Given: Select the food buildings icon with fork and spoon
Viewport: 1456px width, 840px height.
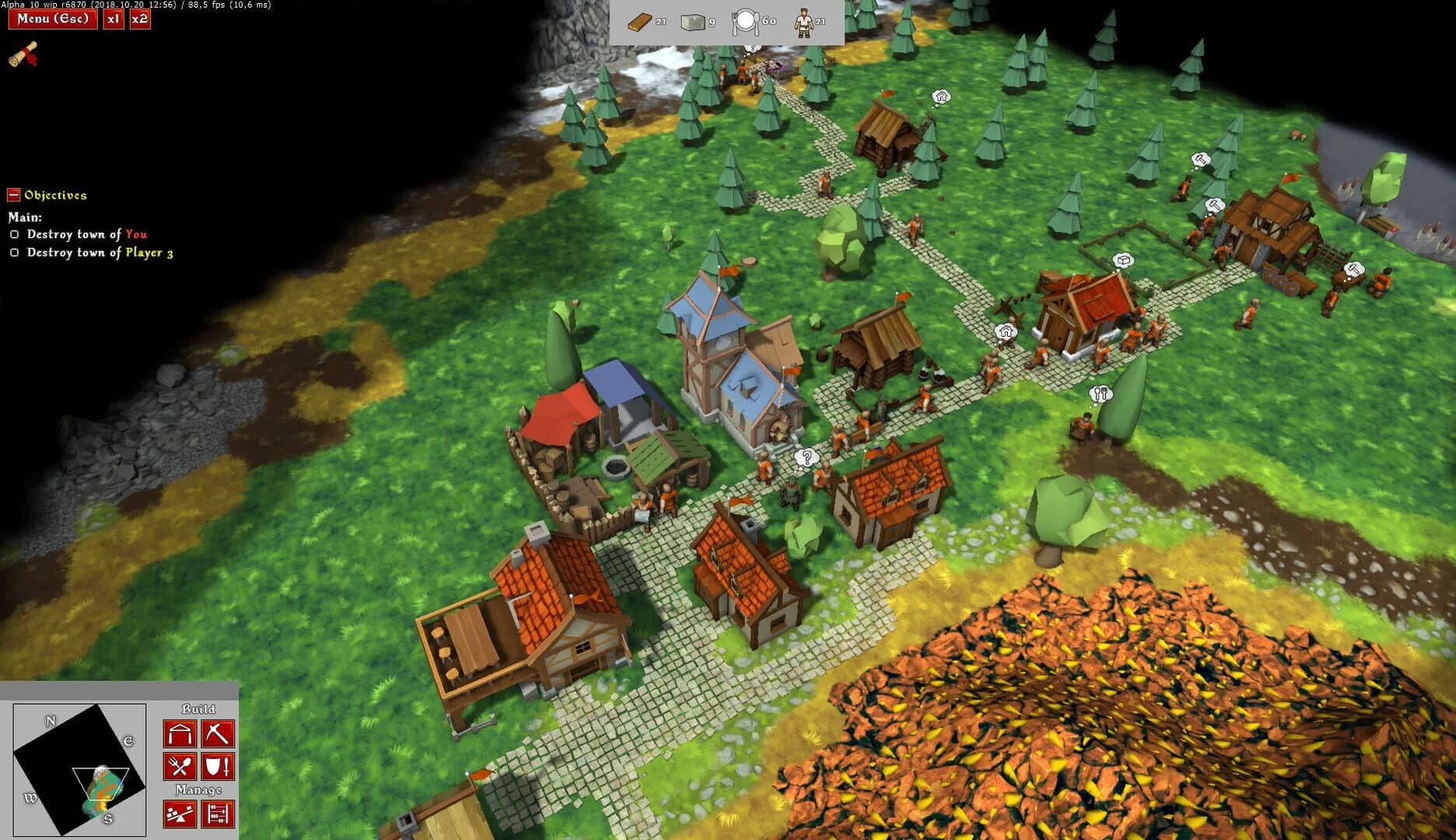Looking at the screenshot, I should (x=180, y=766).
